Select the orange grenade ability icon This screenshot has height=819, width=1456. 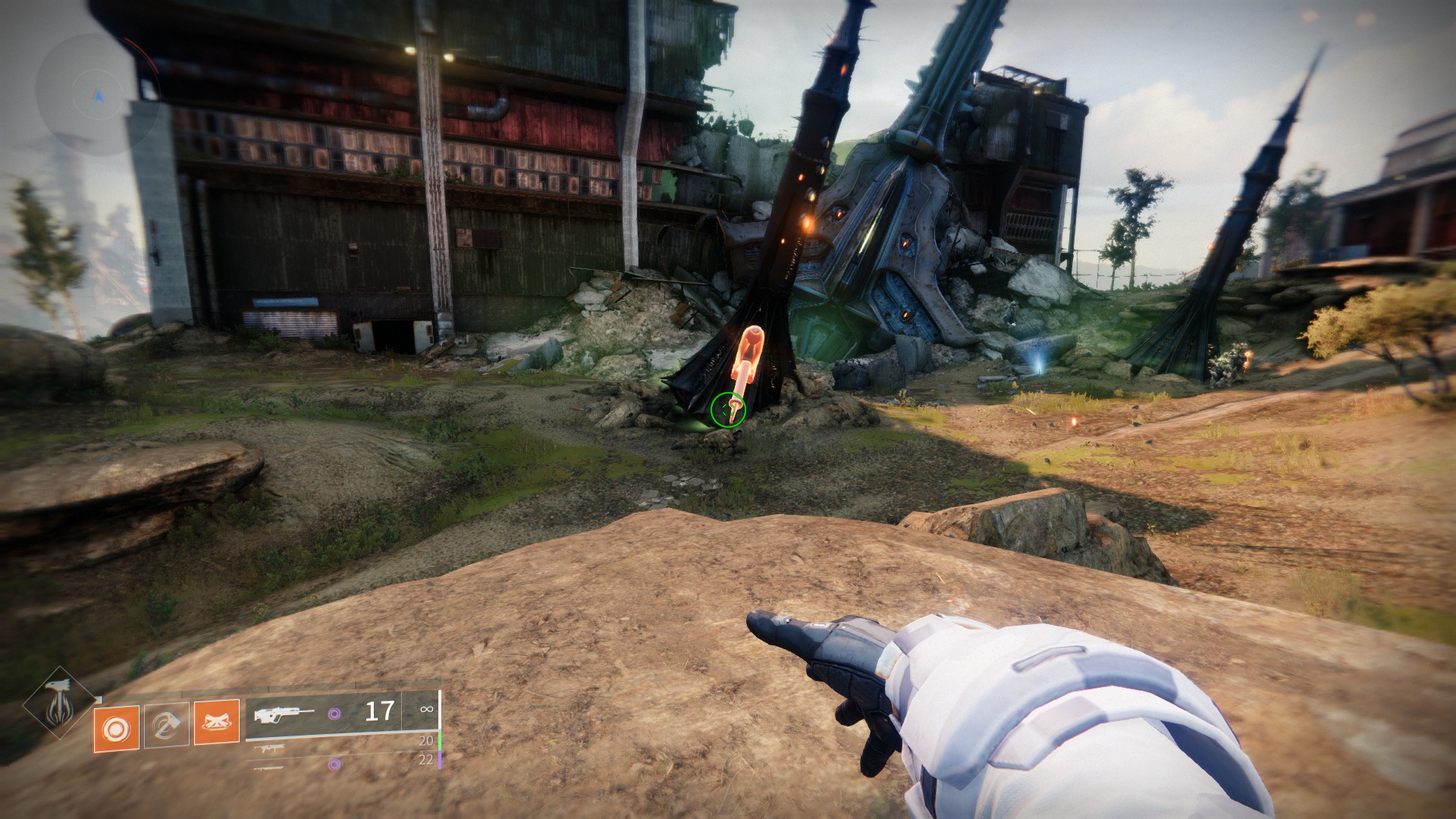117,728
